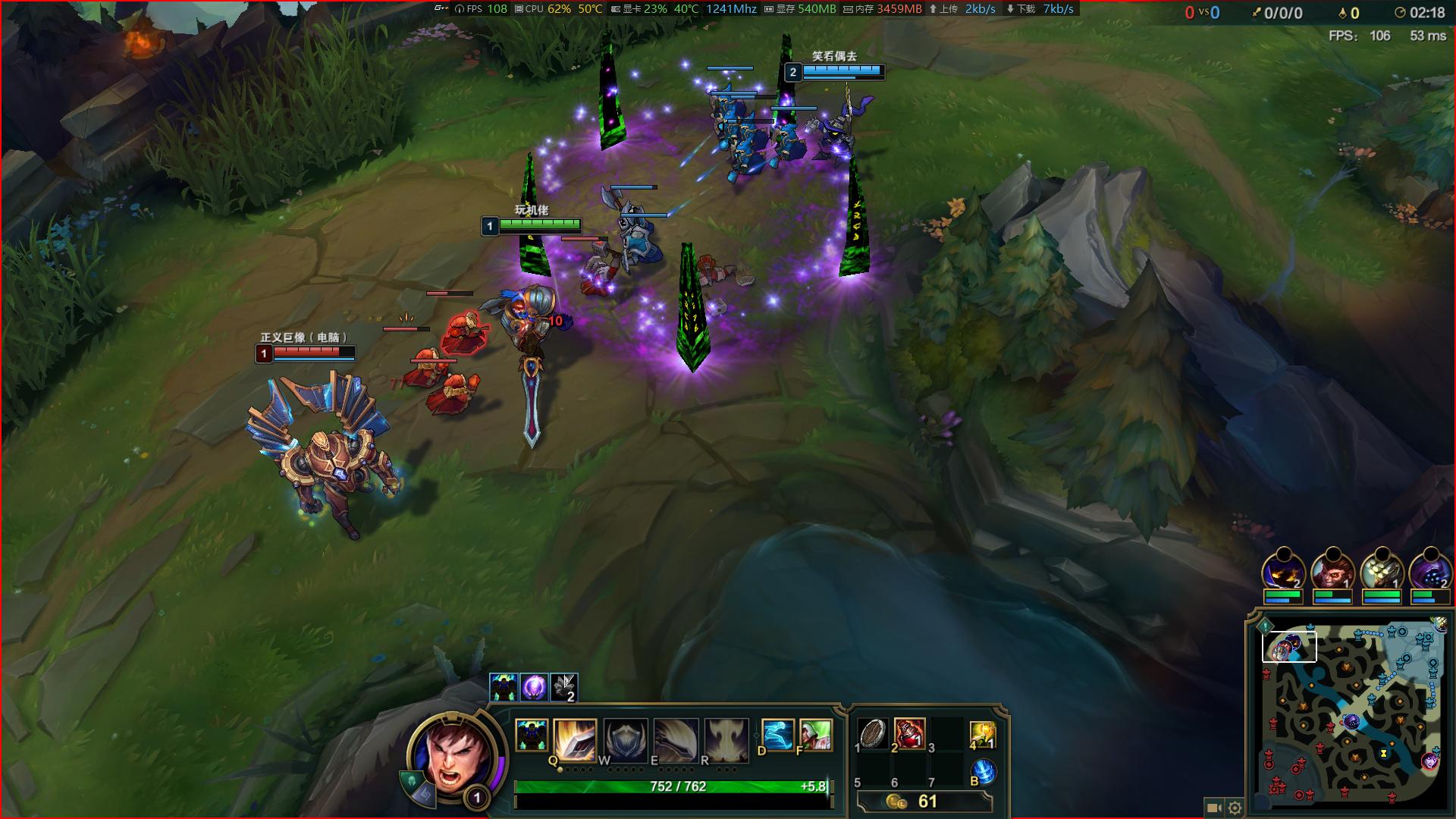Open the settings gear beside the minimap
1456x819 pixels.
pos(1235,808)
